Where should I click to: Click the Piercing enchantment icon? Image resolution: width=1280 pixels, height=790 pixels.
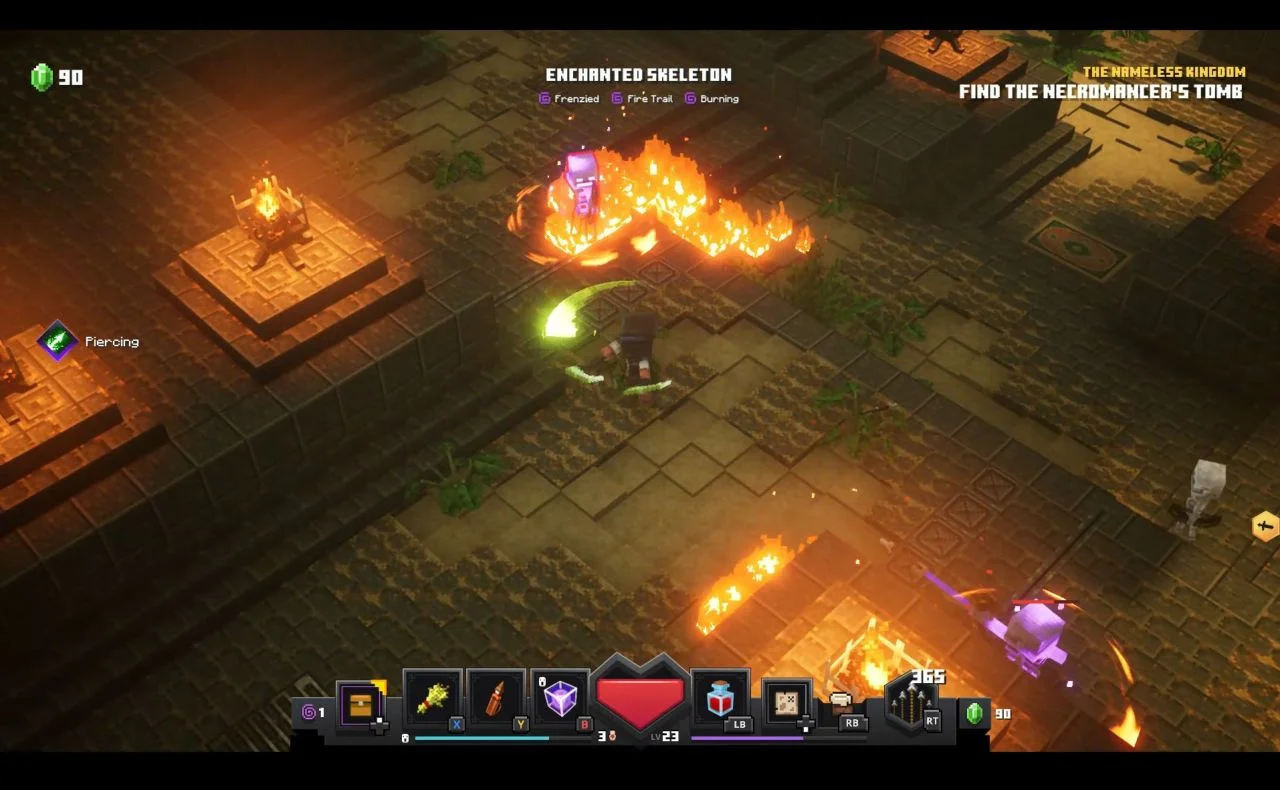point(58,341)
